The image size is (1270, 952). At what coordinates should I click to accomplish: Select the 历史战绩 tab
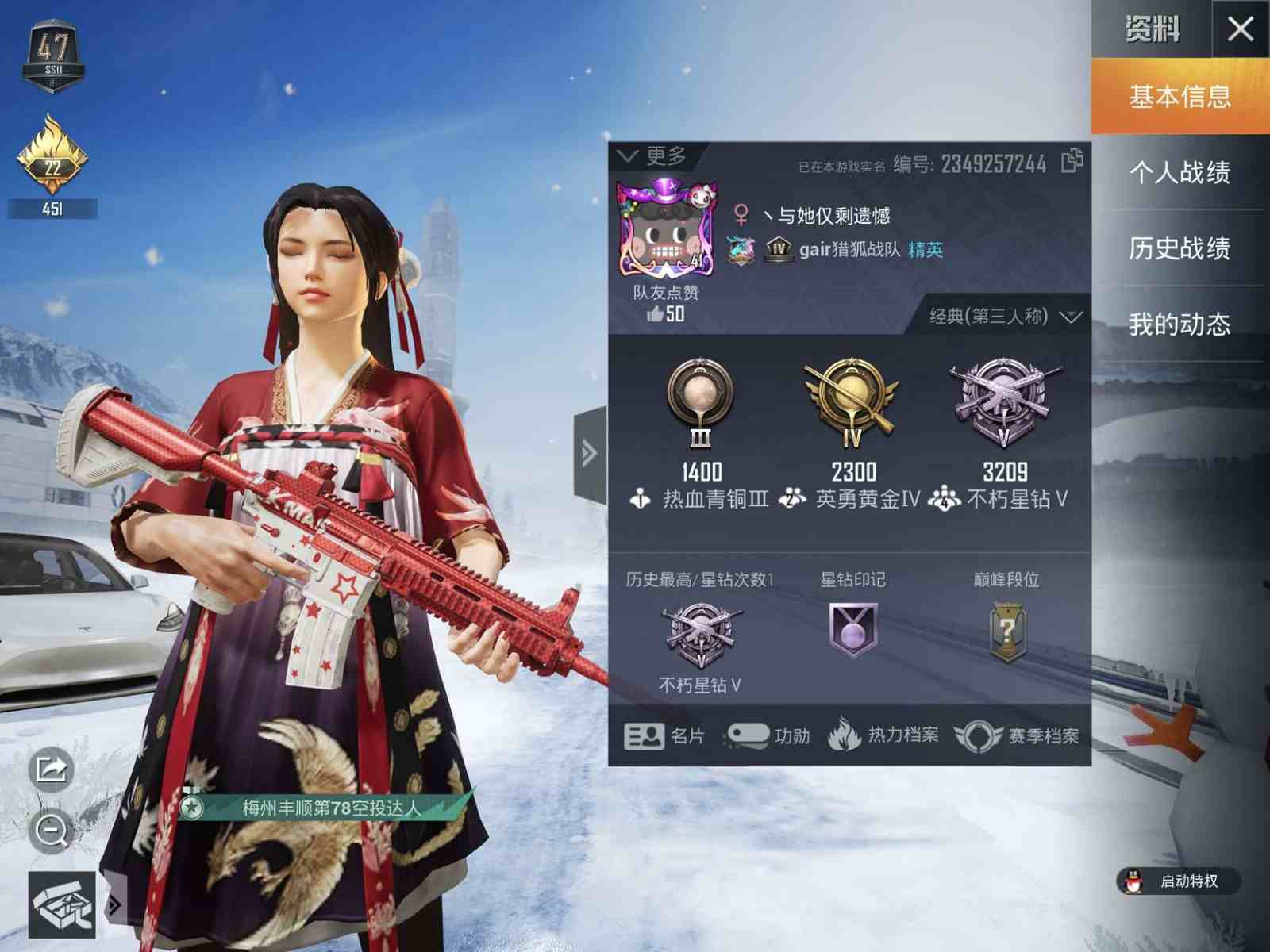1180,248
